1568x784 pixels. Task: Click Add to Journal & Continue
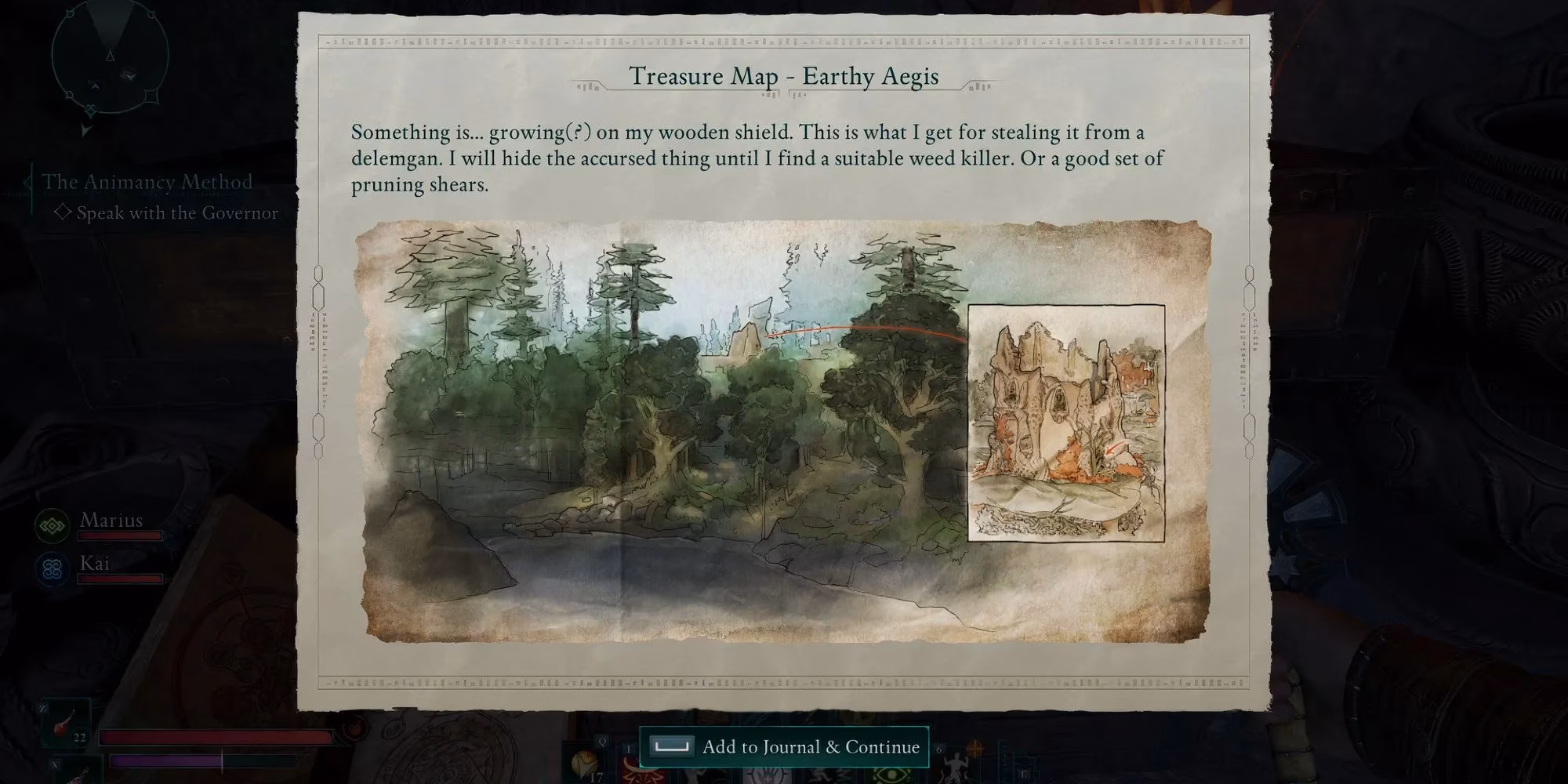[785, 746]
